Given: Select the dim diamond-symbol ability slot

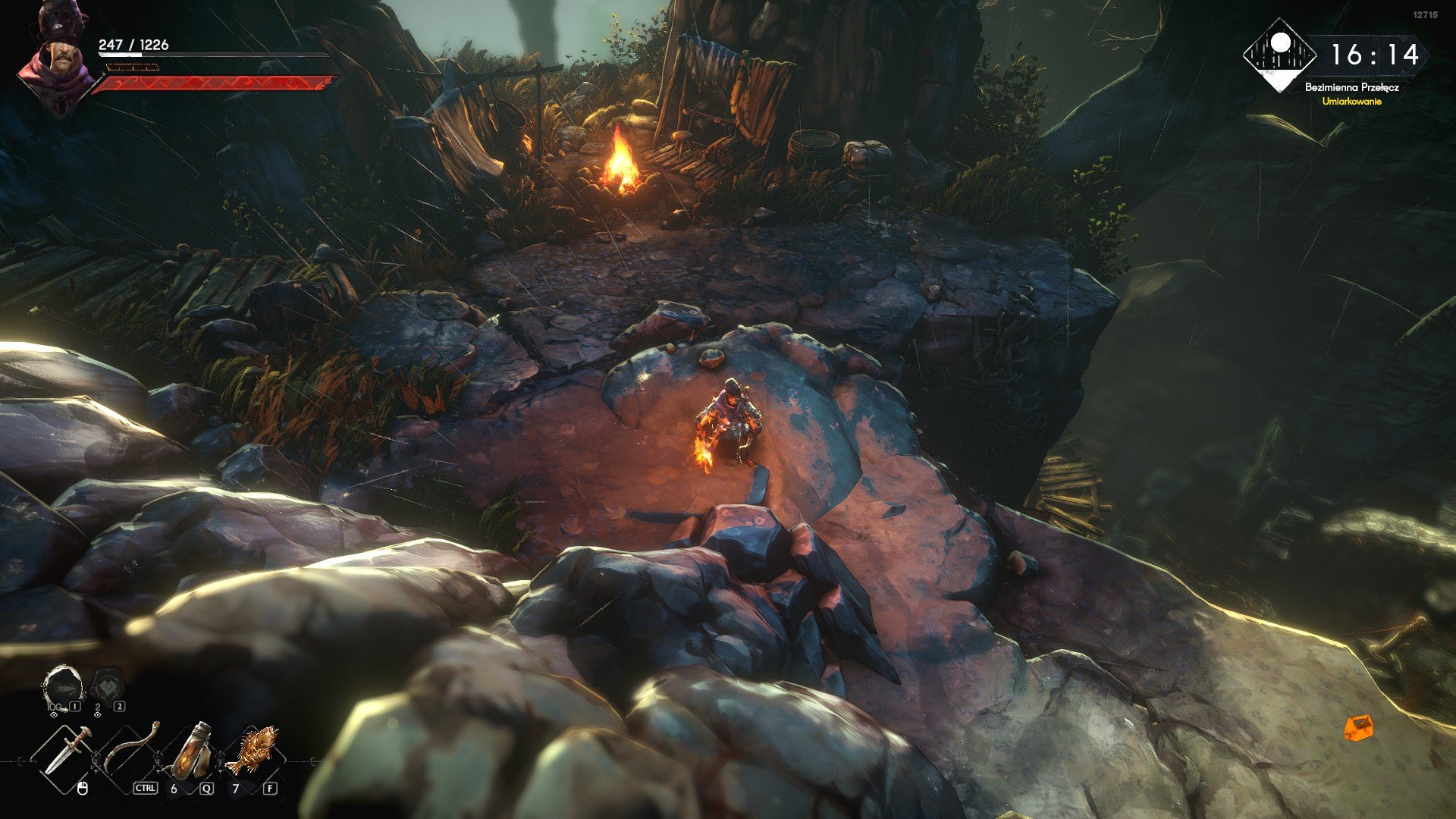Looking at the screenshot, I should 107,686.
